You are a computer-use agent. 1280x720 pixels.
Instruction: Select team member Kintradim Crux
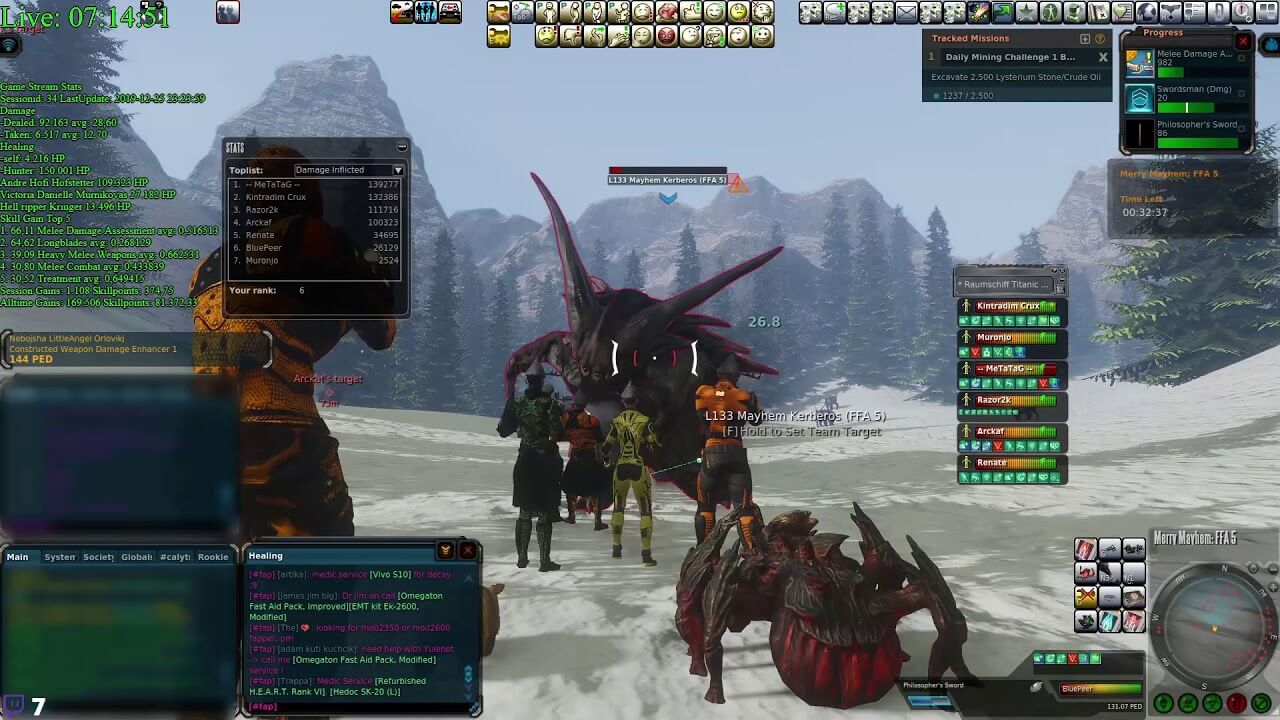tap(1010, 306)
